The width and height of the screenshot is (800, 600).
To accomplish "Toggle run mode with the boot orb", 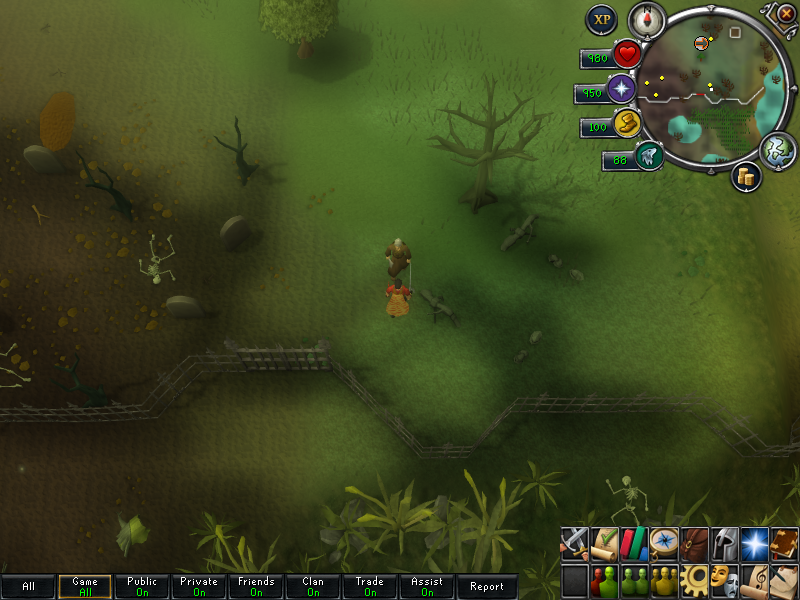I will point(627,124).
